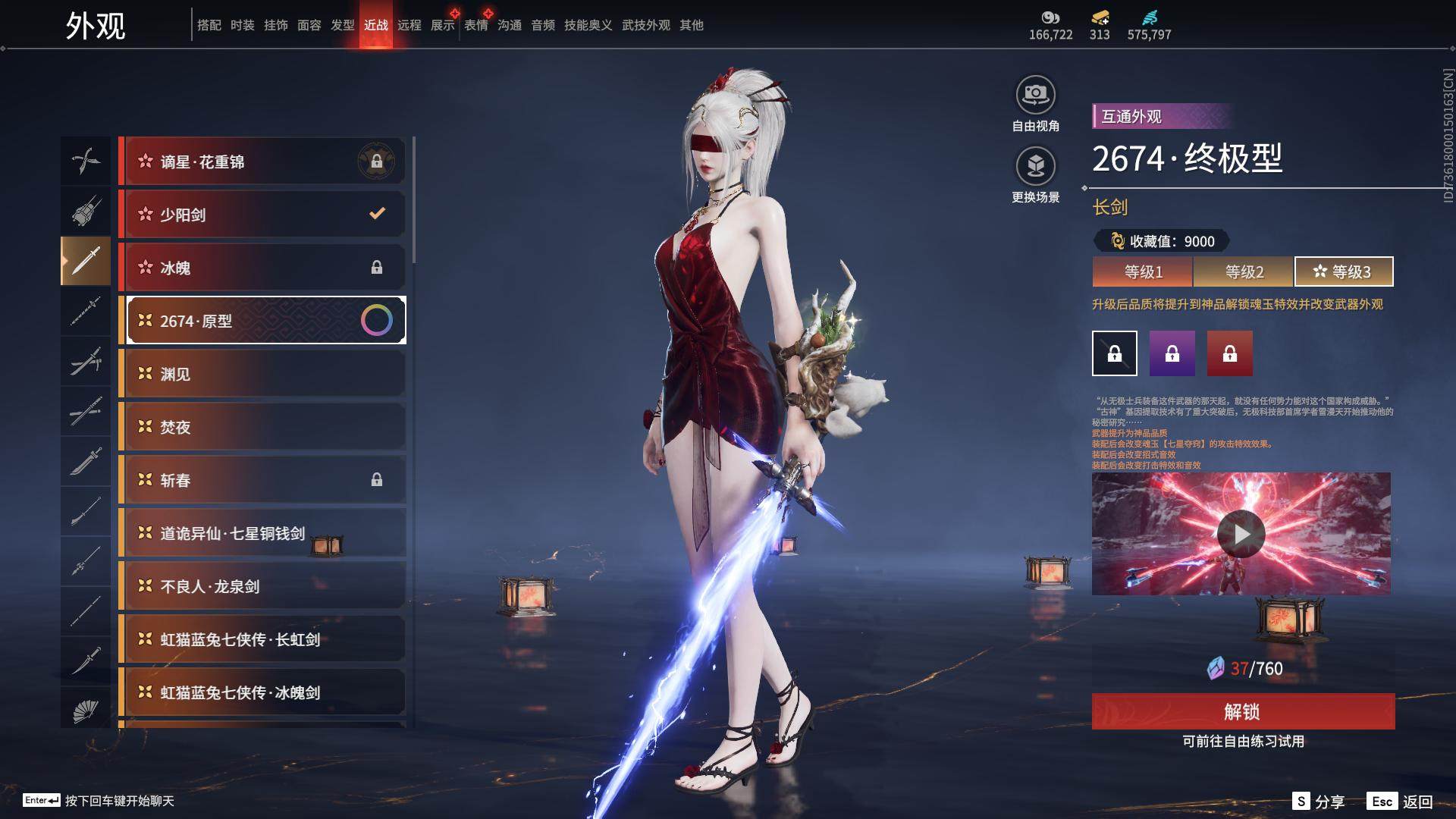Select the 谪星·花重锦 skin
The image size is (1456, 819).
point(262,162)
